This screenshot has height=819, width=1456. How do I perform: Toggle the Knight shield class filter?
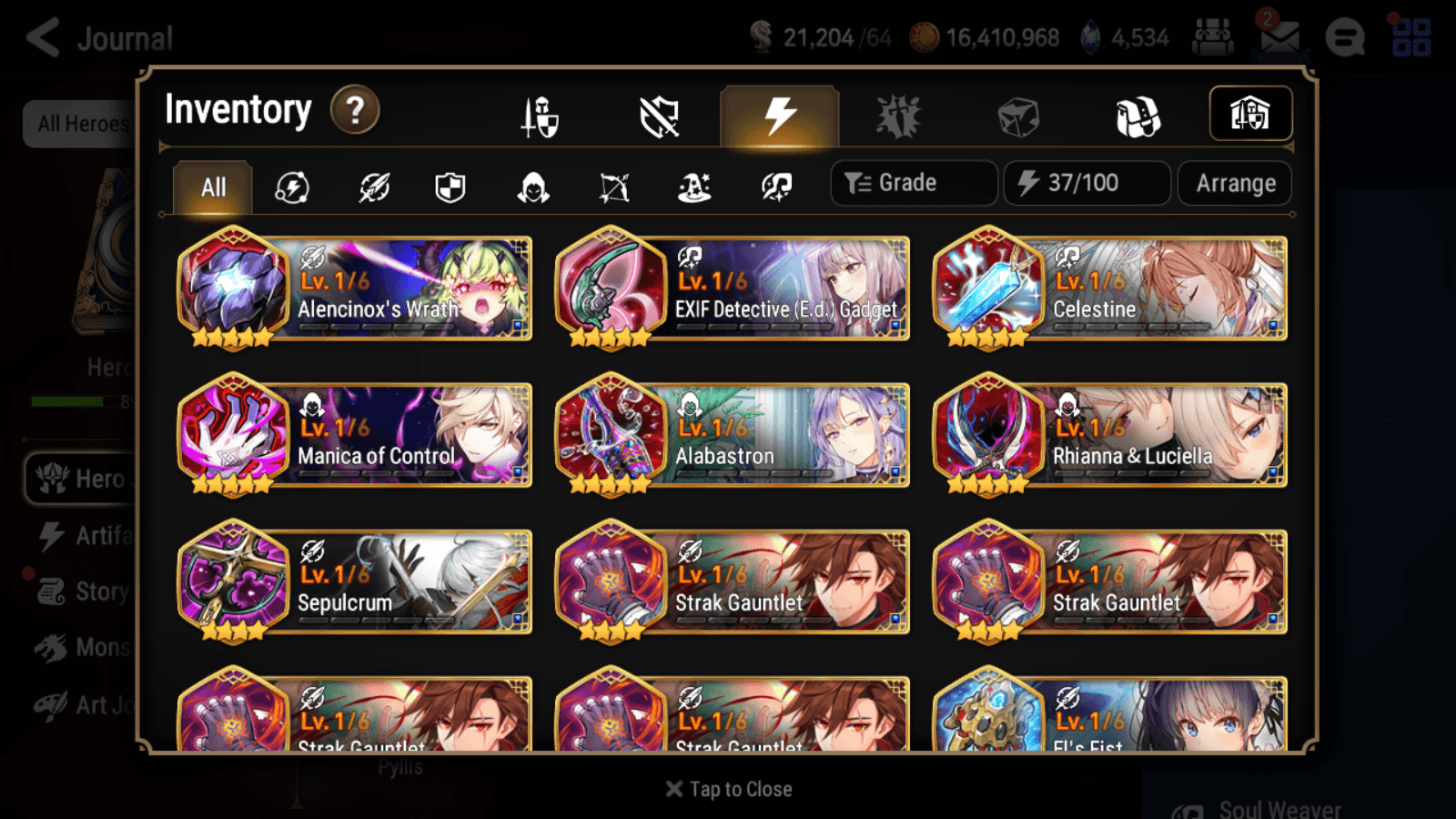click(450, 187)
